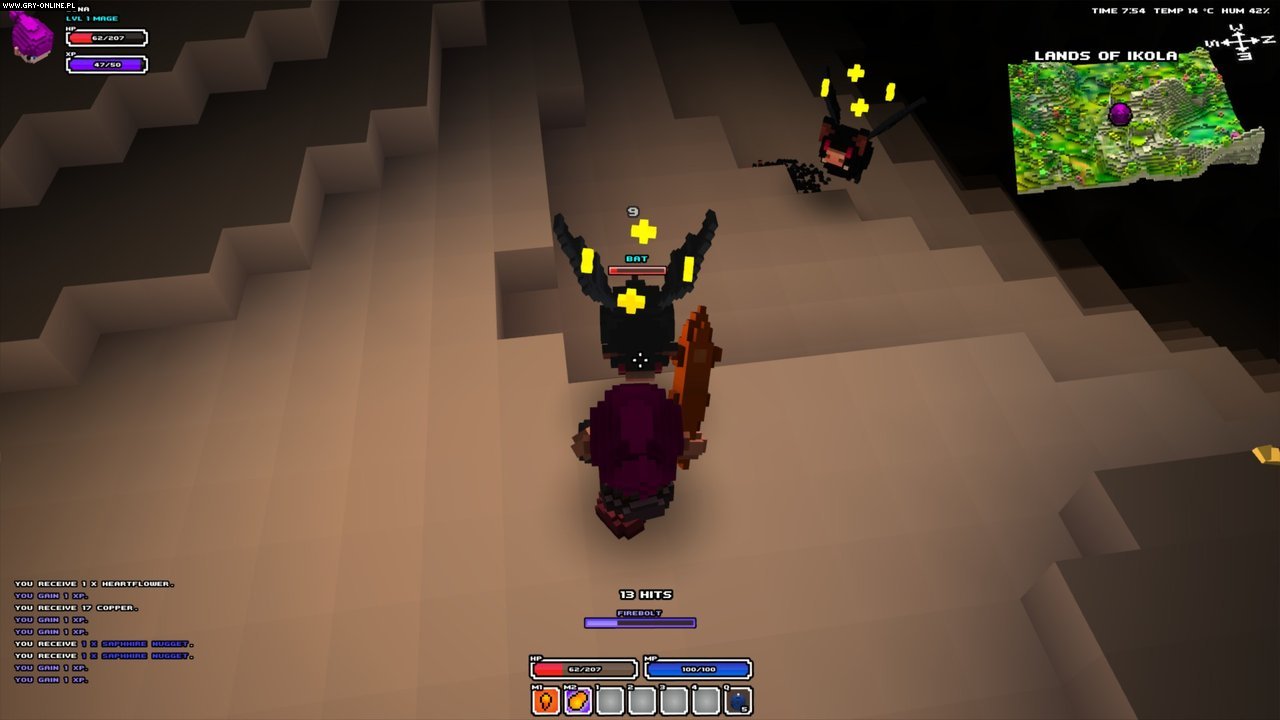Click the HP bar showing 62/207
The image size is (1280, 720).
tap(105, 37)
